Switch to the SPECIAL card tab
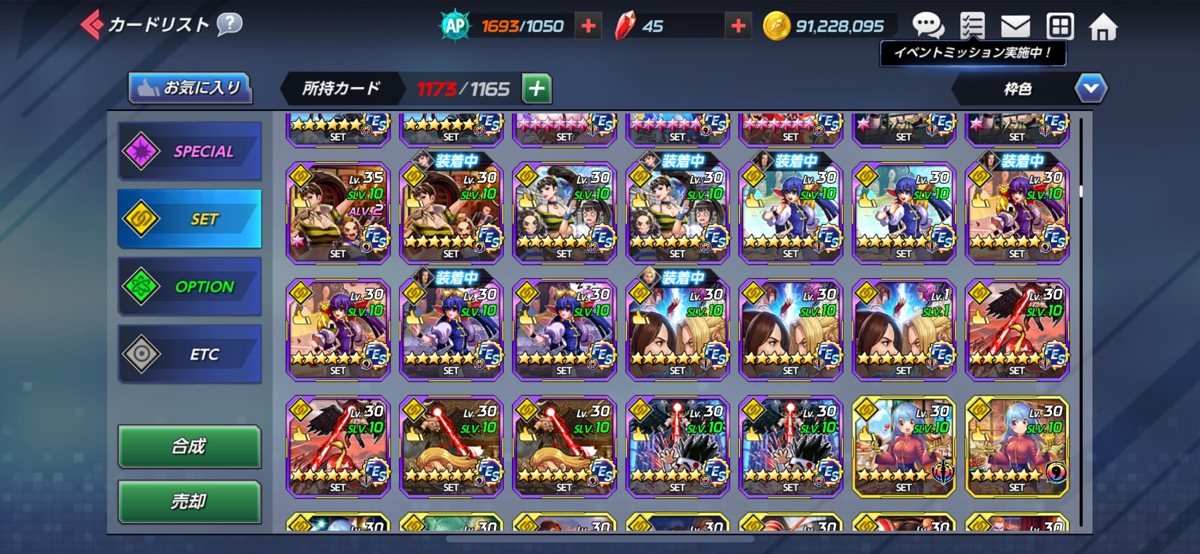 [190, 152]
